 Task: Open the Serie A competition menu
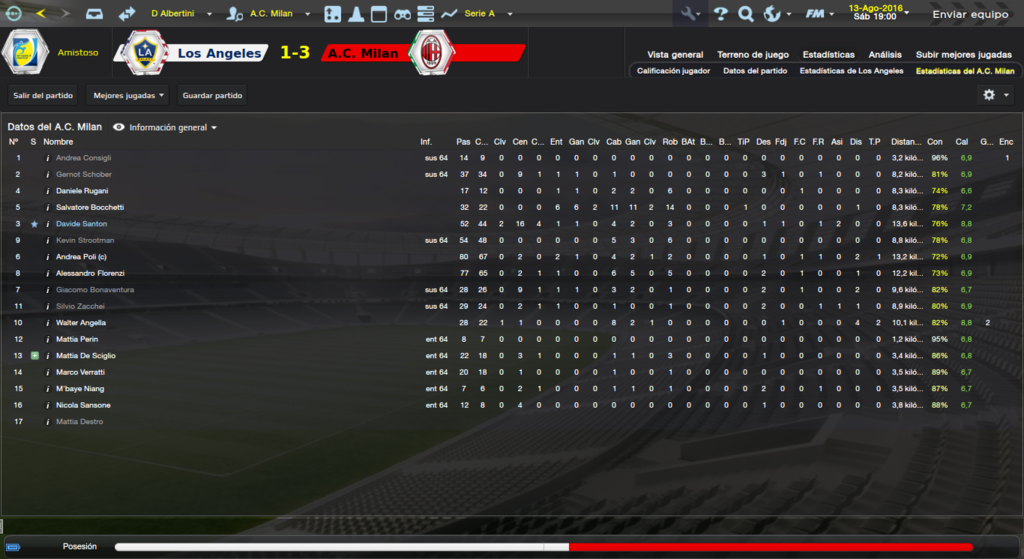(x=487, y=14)
